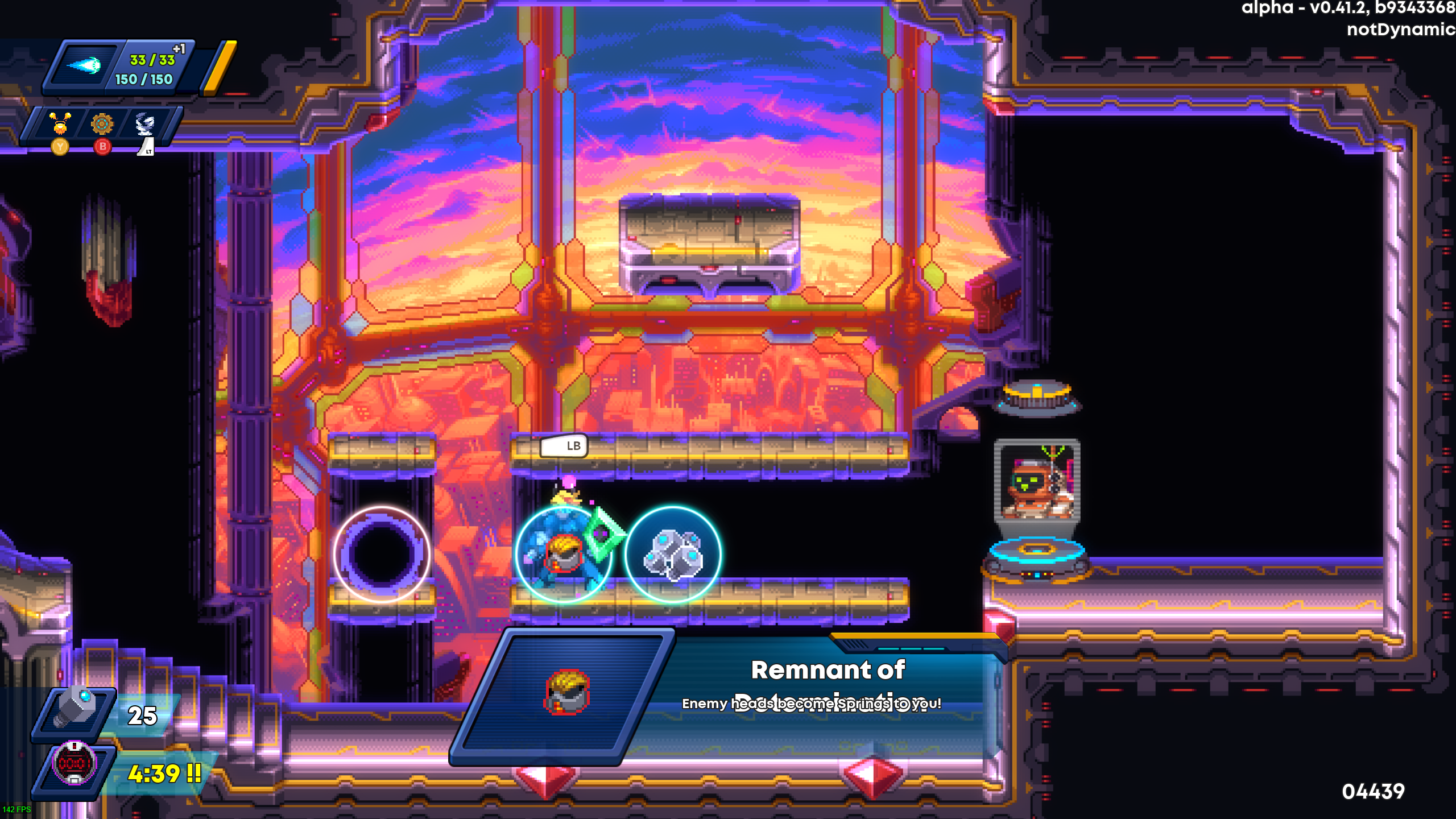Use the bronze gear ability icon
Screen dimensions: 1456x819
click(x=102, y=123)
